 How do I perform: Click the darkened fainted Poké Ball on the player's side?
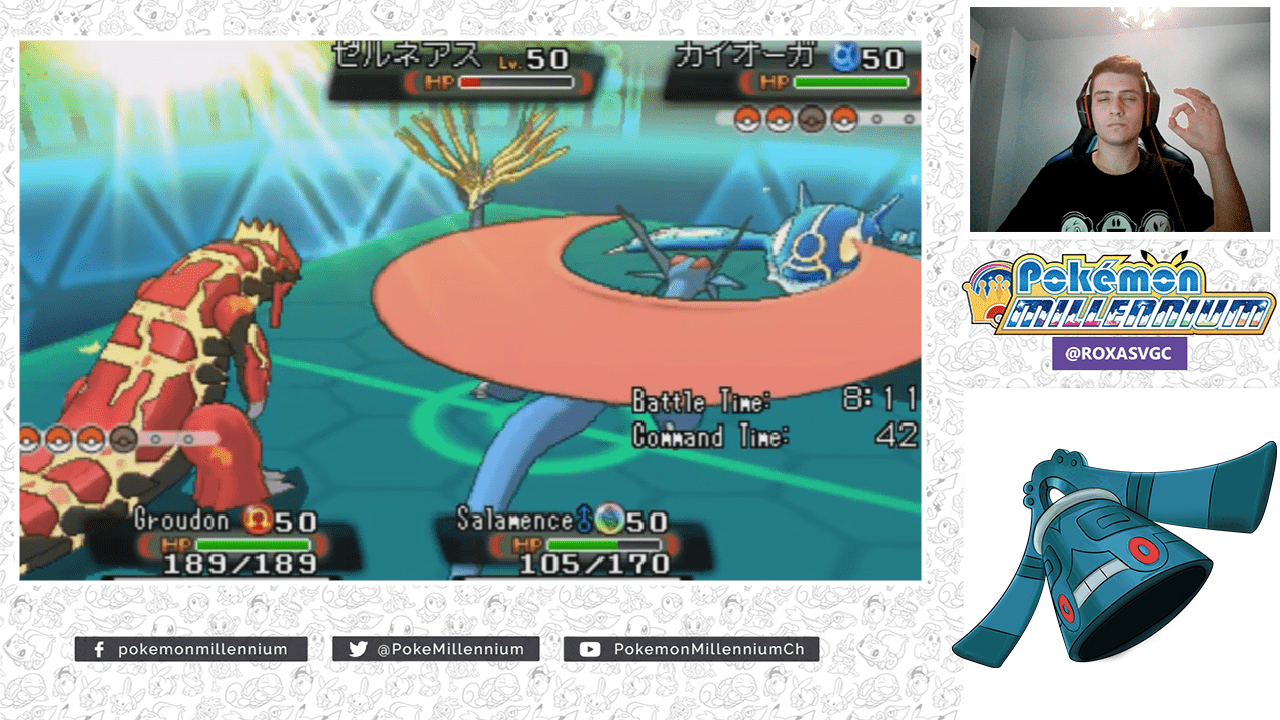[x=122, y=437]
